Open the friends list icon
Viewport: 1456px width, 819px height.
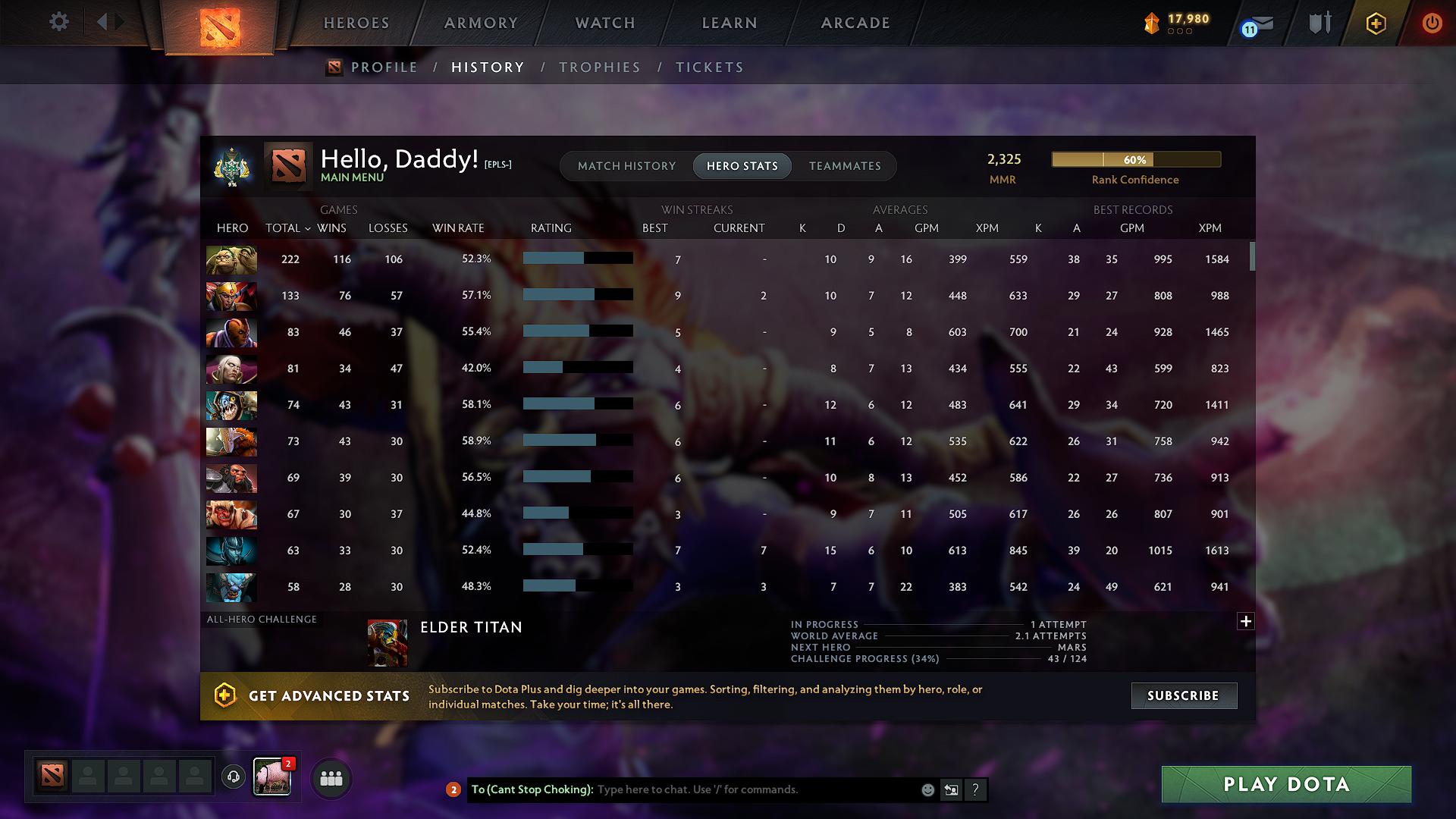coord(331,778)
